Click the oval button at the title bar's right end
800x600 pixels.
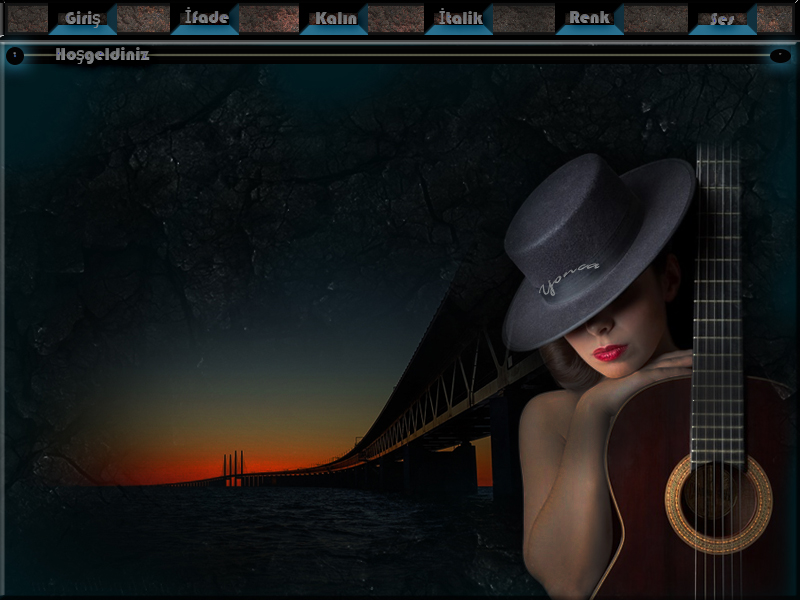pos(780,56)
